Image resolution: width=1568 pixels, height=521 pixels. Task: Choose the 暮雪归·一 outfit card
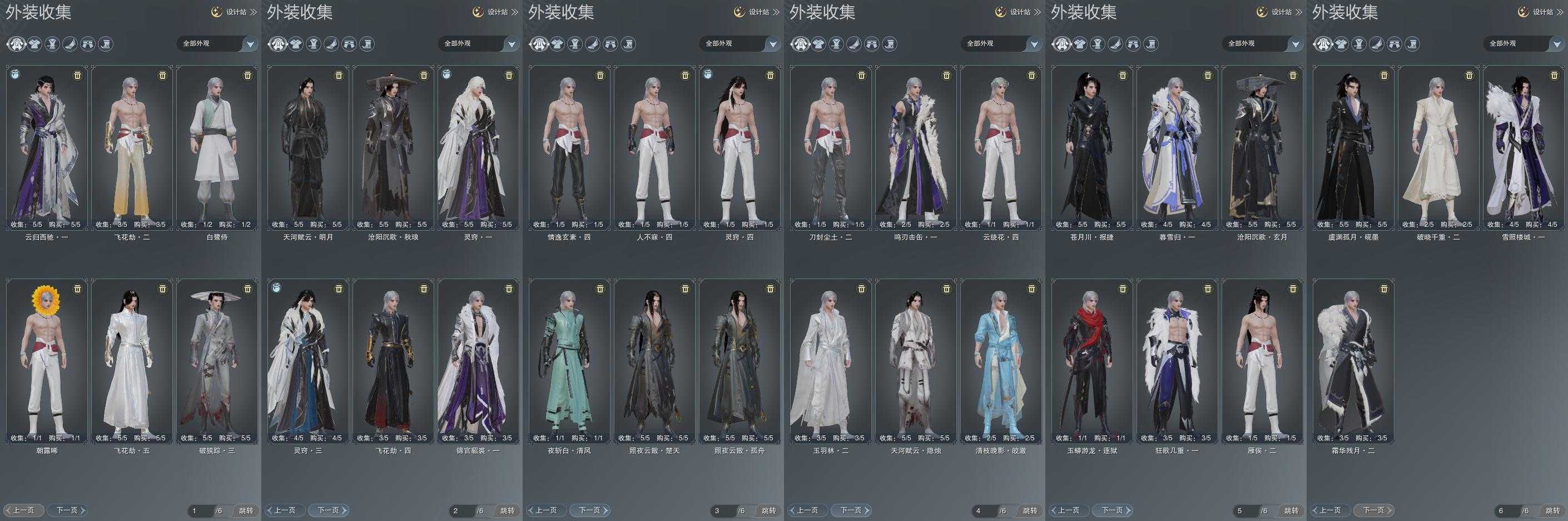pos(1177,147)
